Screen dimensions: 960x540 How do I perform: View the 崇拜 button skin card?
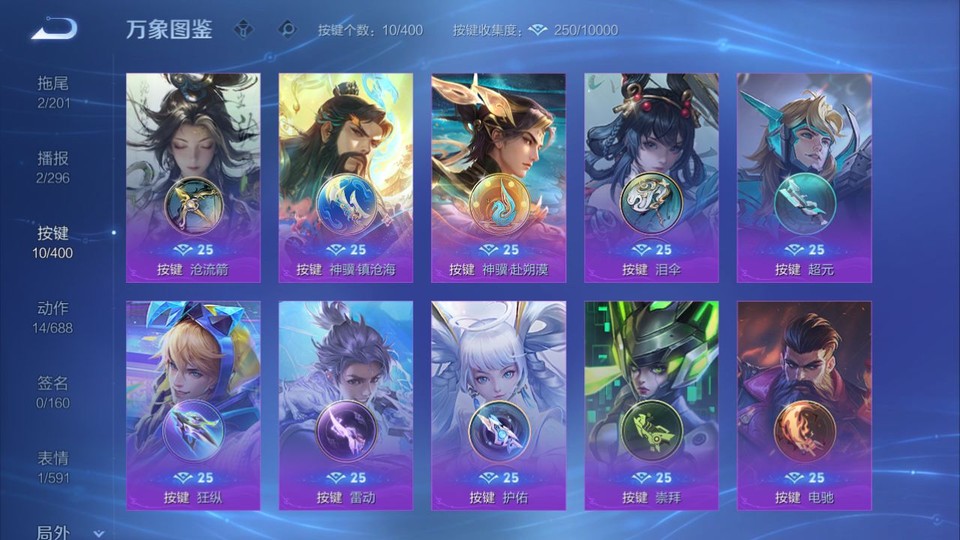(651, 406)
